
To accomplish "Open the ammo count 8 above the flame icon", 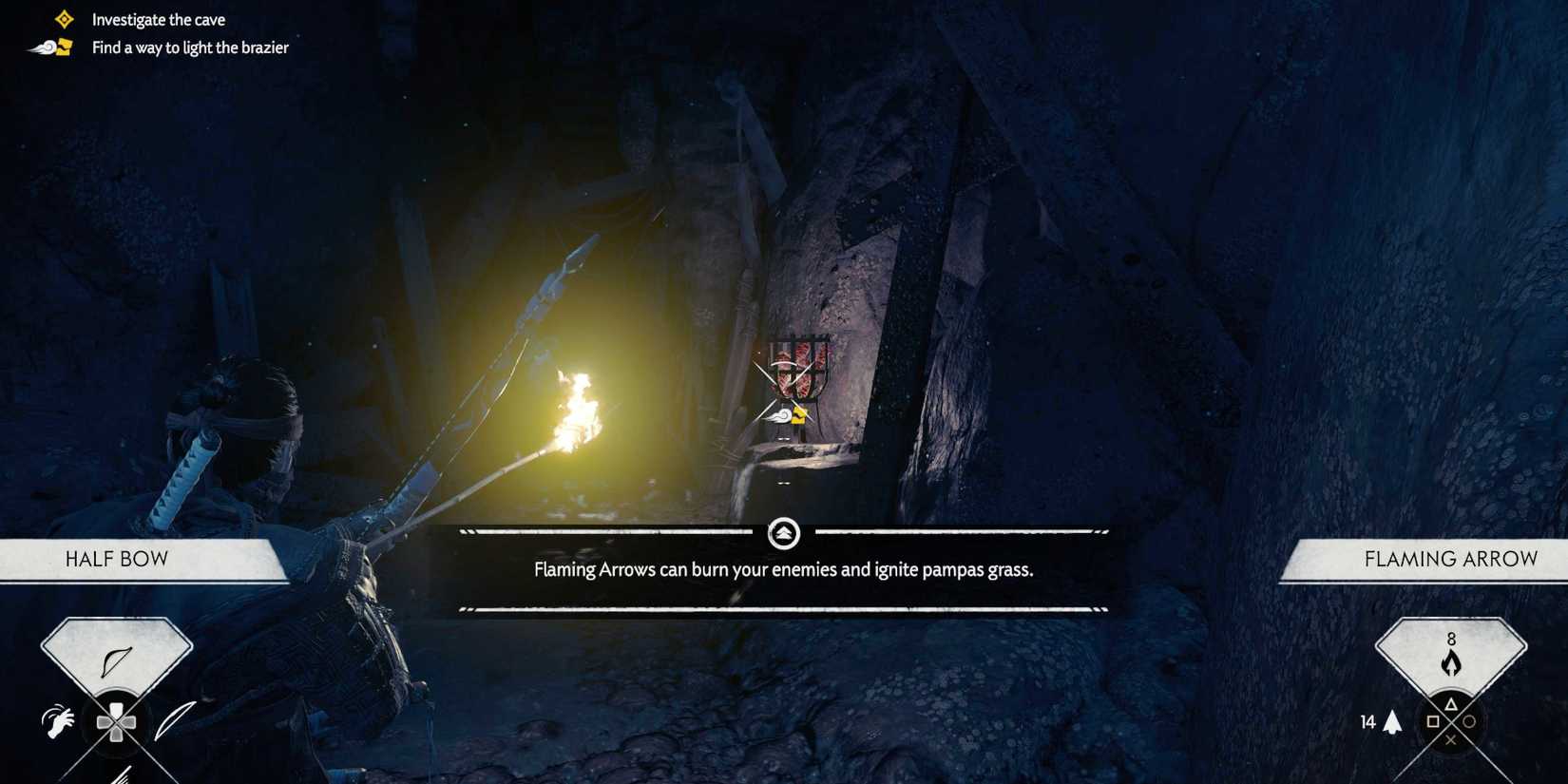I will pyautogui.click(x=1450, y=640).
